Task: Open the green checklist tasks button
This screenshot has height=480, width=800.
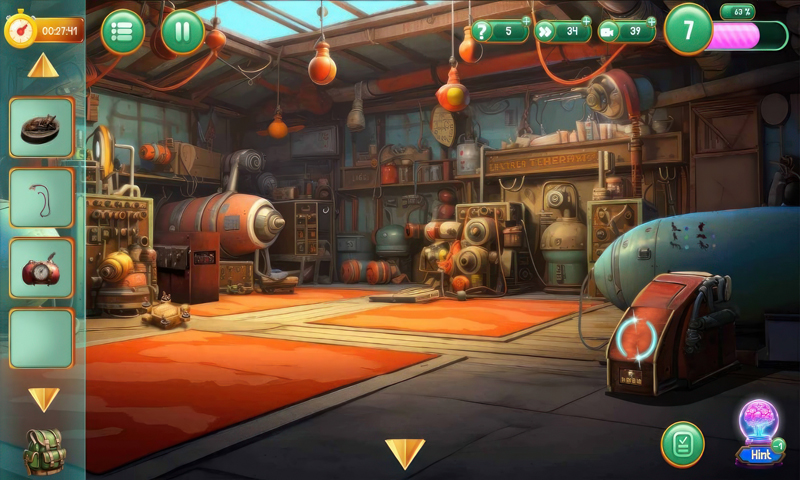Action: 682,444
